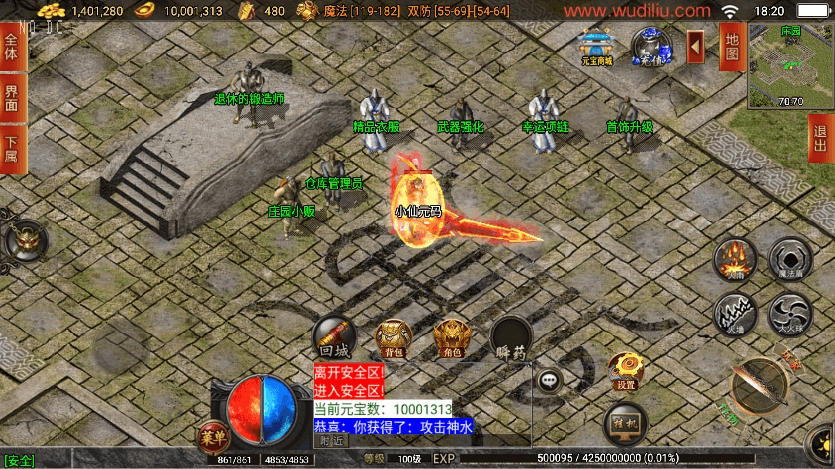Open the red 菜单 menu button
Viewport: 835px width, 469px height.
click(x=213, y=436)
